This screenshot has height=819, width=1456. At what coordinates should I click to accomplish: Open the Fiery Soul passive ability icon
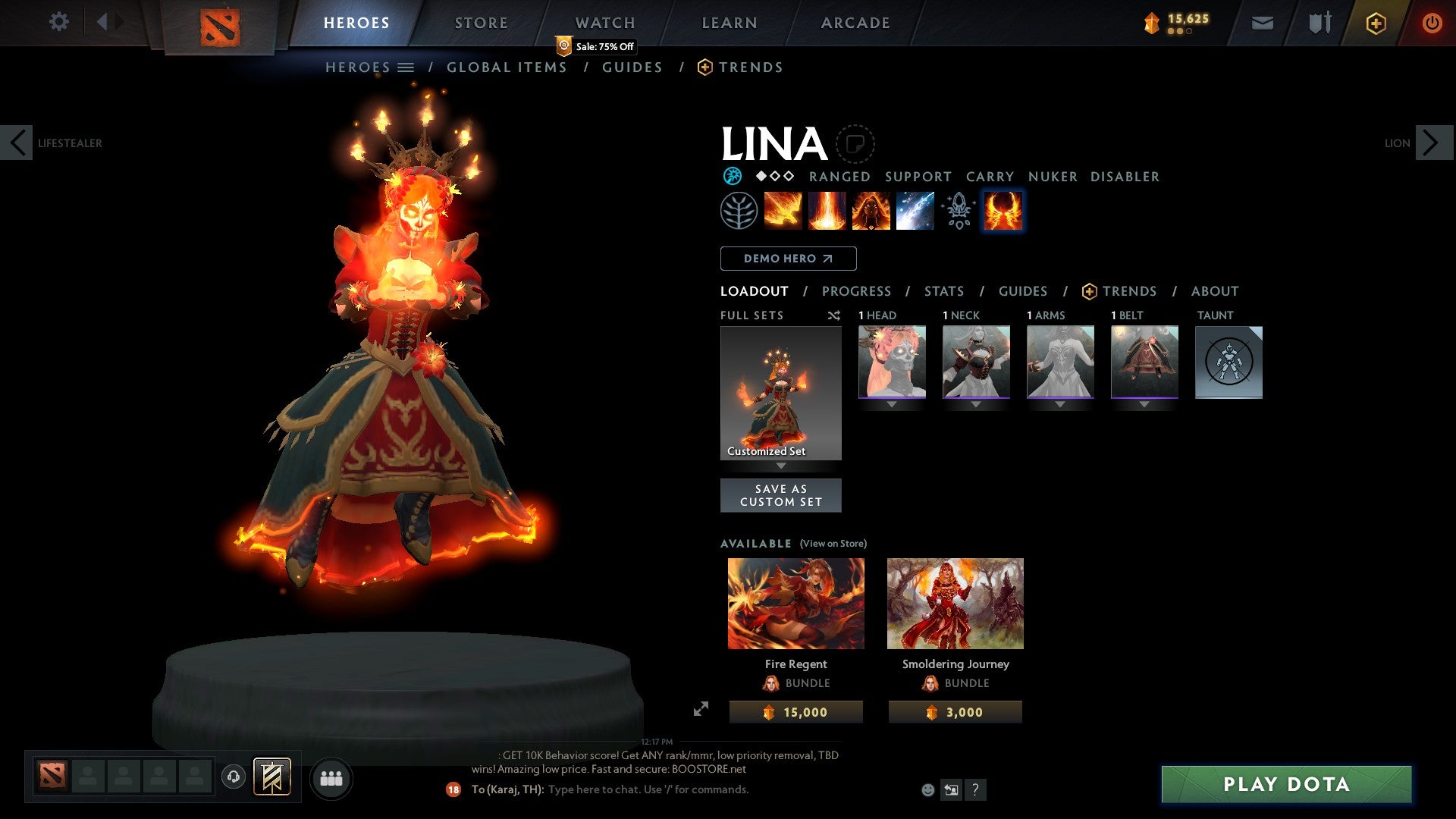coord(871,211)
